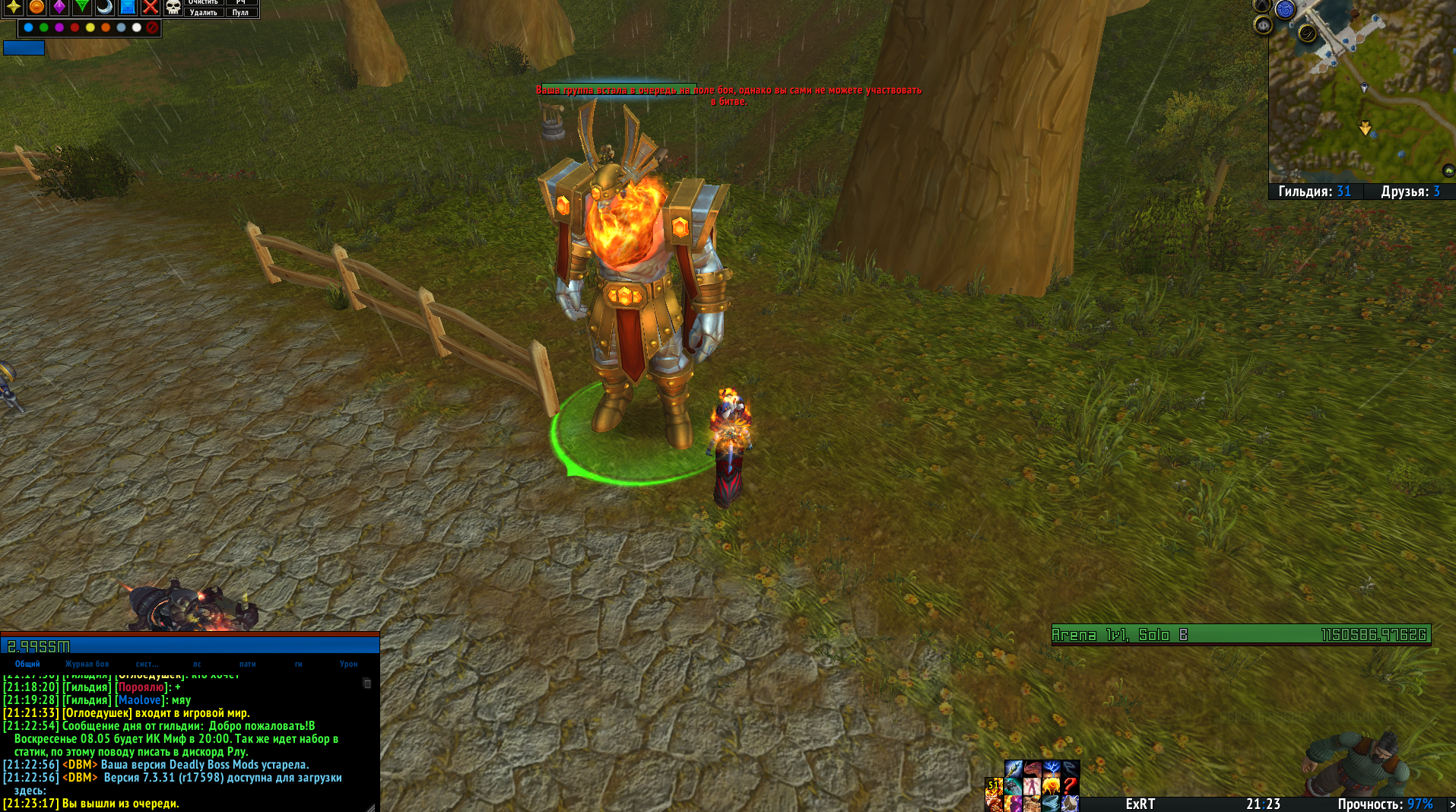Click the red question mark ability icon
1456x812 pixels.
[x=1070, y=785]
